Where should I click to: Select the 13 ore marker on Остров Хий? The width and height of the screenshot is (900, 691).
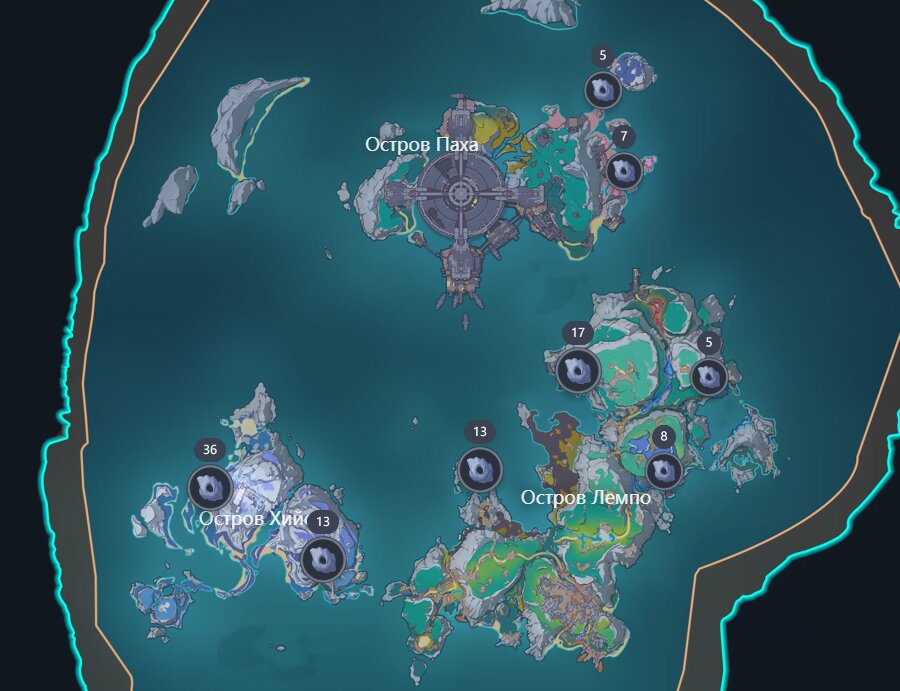coord(323,559)
